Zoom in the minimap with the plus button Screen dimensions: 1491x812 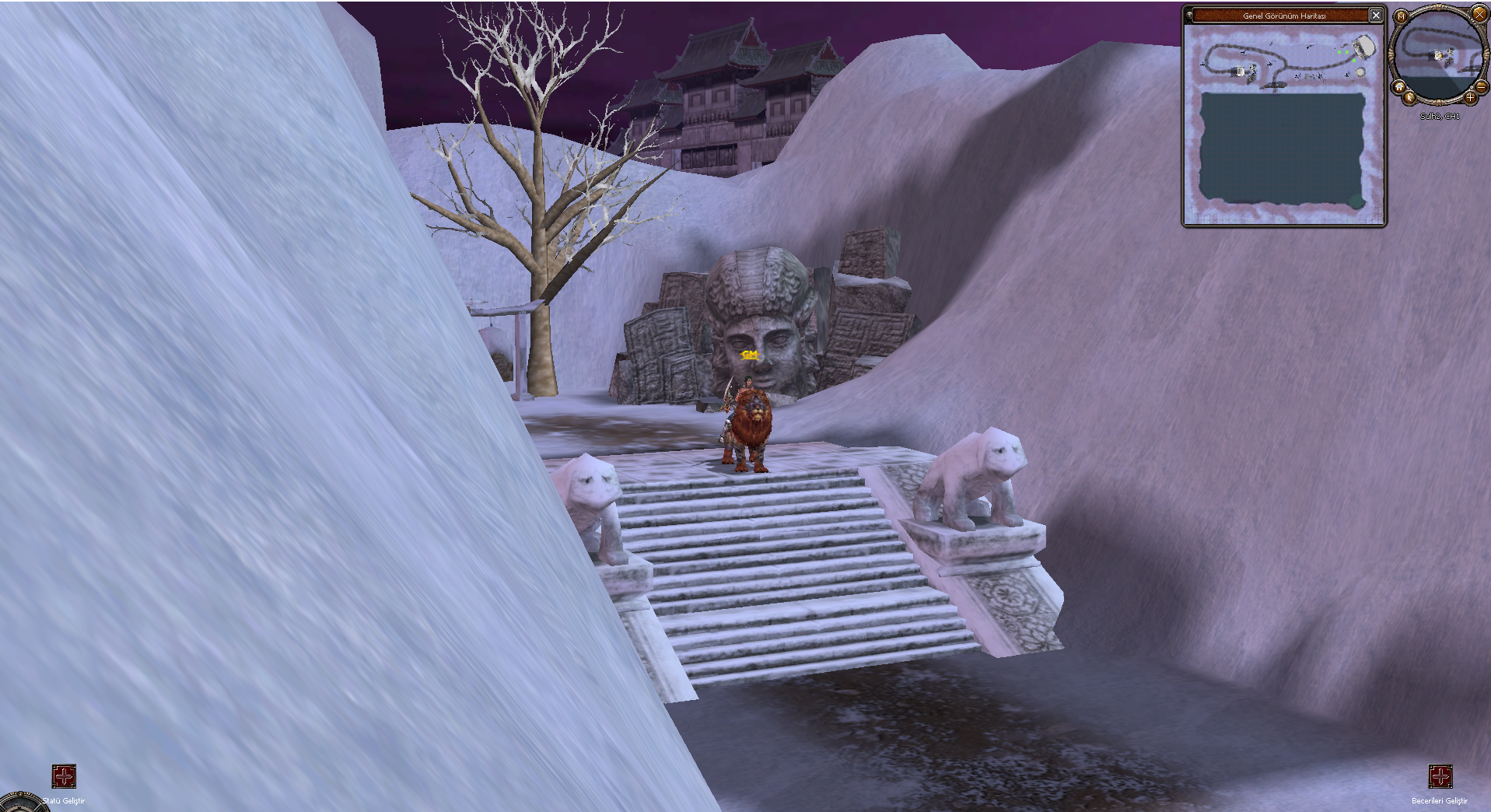[1470, 98]
